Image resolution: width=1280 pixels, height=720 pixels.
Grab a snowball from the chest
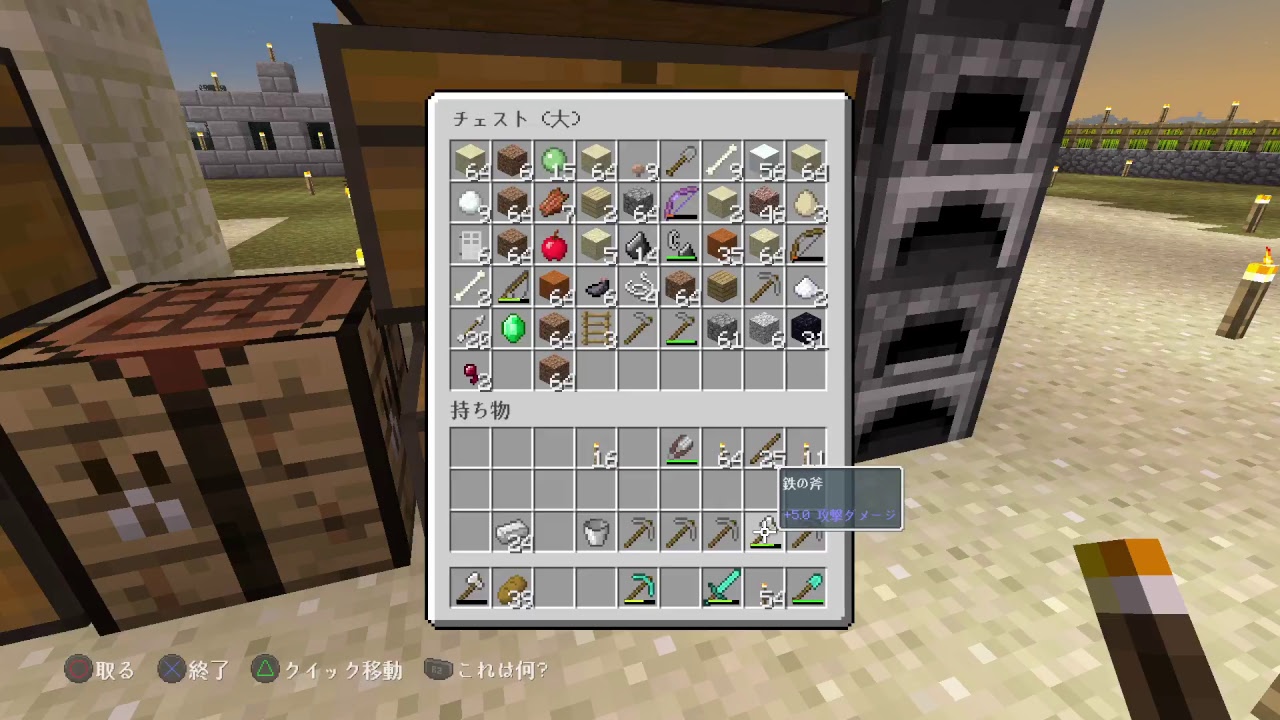click(470, 203)
